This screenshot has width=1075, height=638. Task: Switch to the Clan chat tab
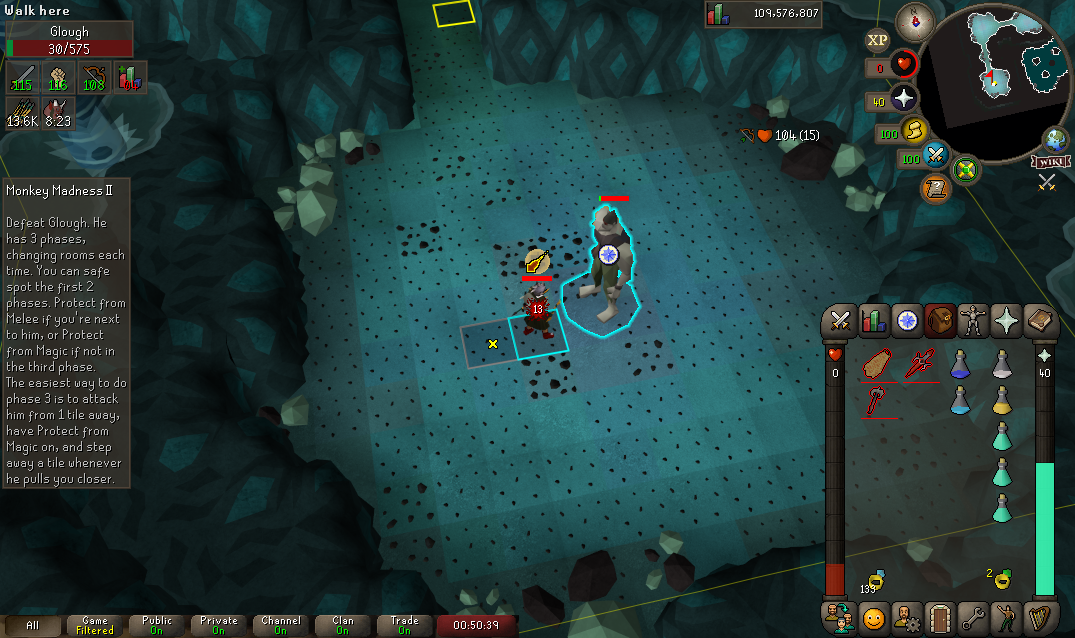click(342, 625)
